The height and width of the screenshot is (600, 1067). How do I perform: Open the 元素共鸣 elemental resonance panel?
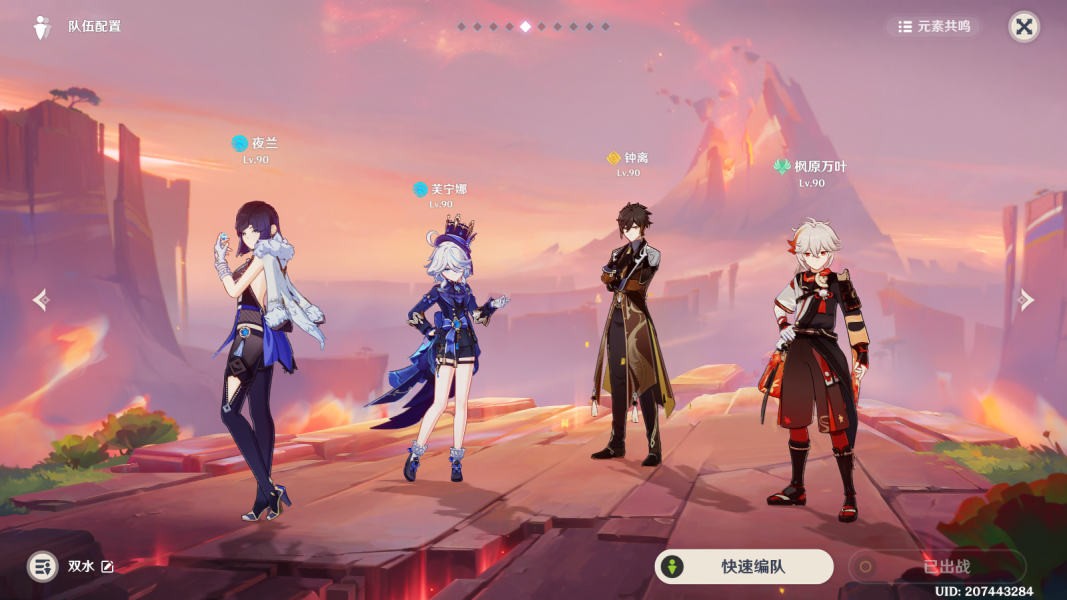(934, 27)
